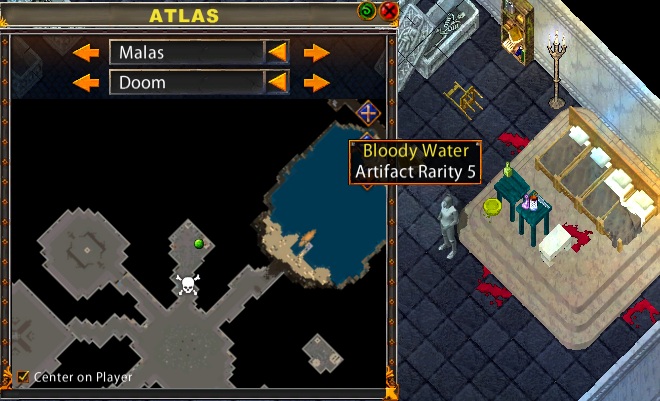Go to next facet with right arrow beside Malas
This screenshot has height=401, width=660.
(x=316, y=52)
